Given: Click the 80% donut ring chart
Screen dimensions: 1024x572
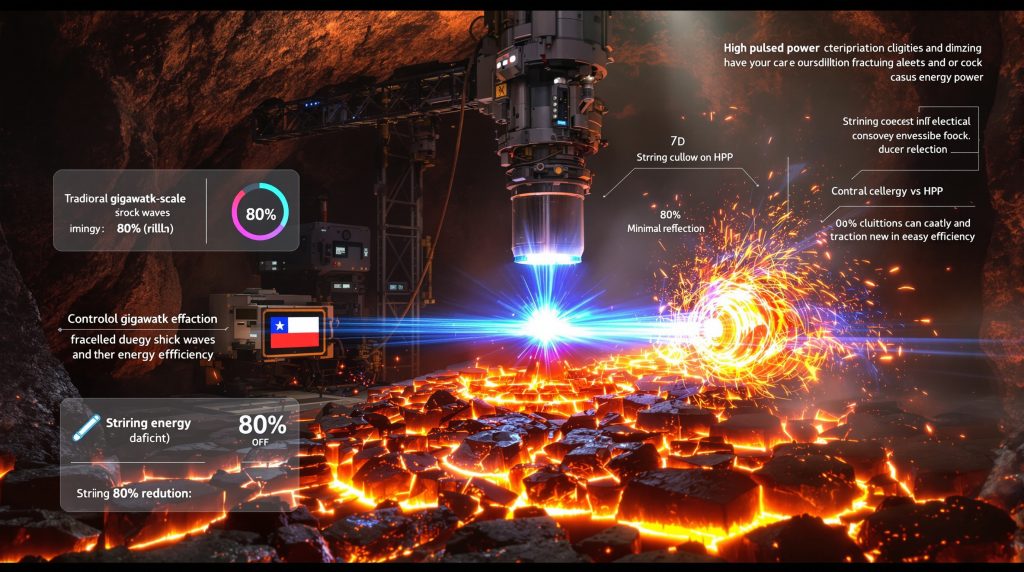Looking at the screenshot, I should click(261, 212).
